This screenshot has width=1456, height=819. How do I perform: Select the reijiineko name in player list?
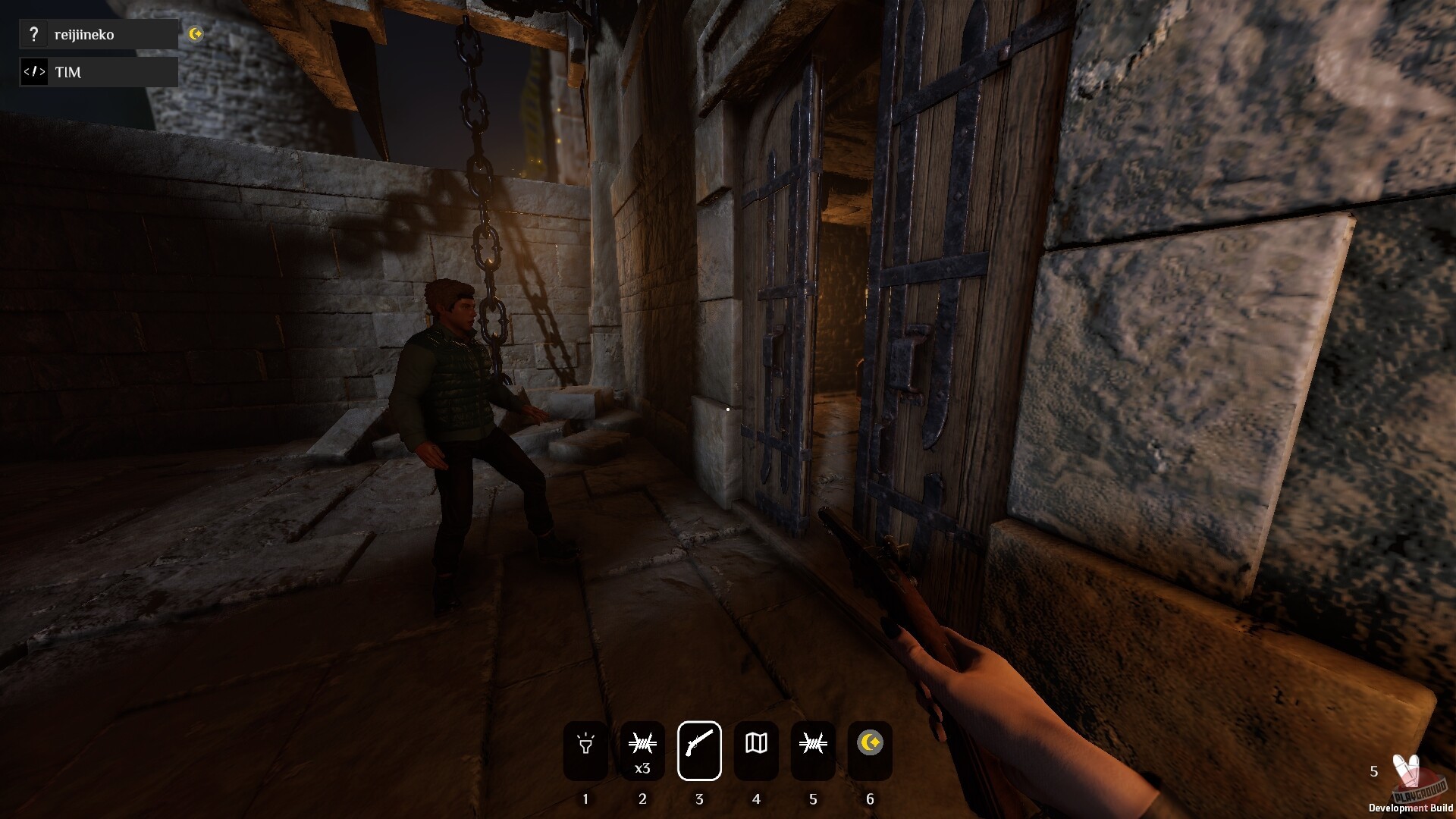click(83, 34)
